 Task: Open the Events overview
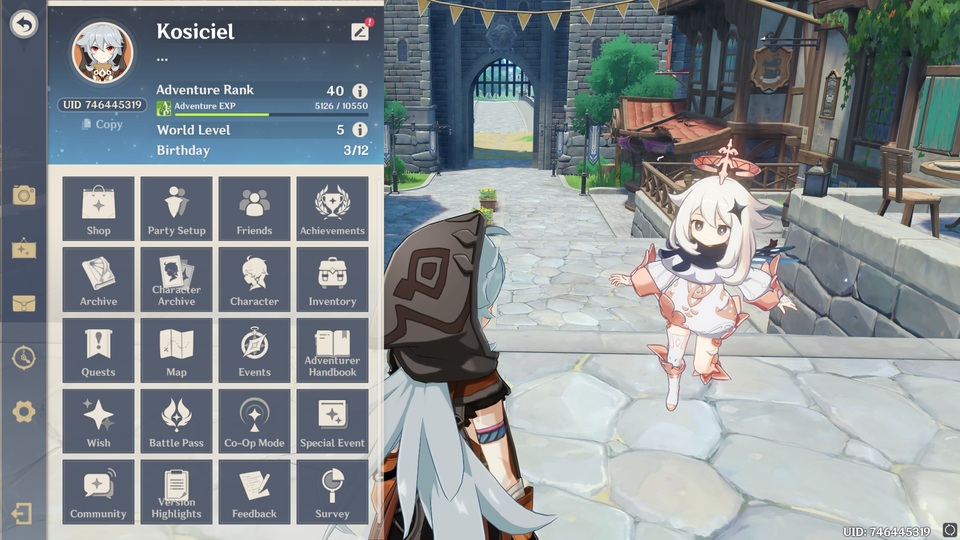254,351
